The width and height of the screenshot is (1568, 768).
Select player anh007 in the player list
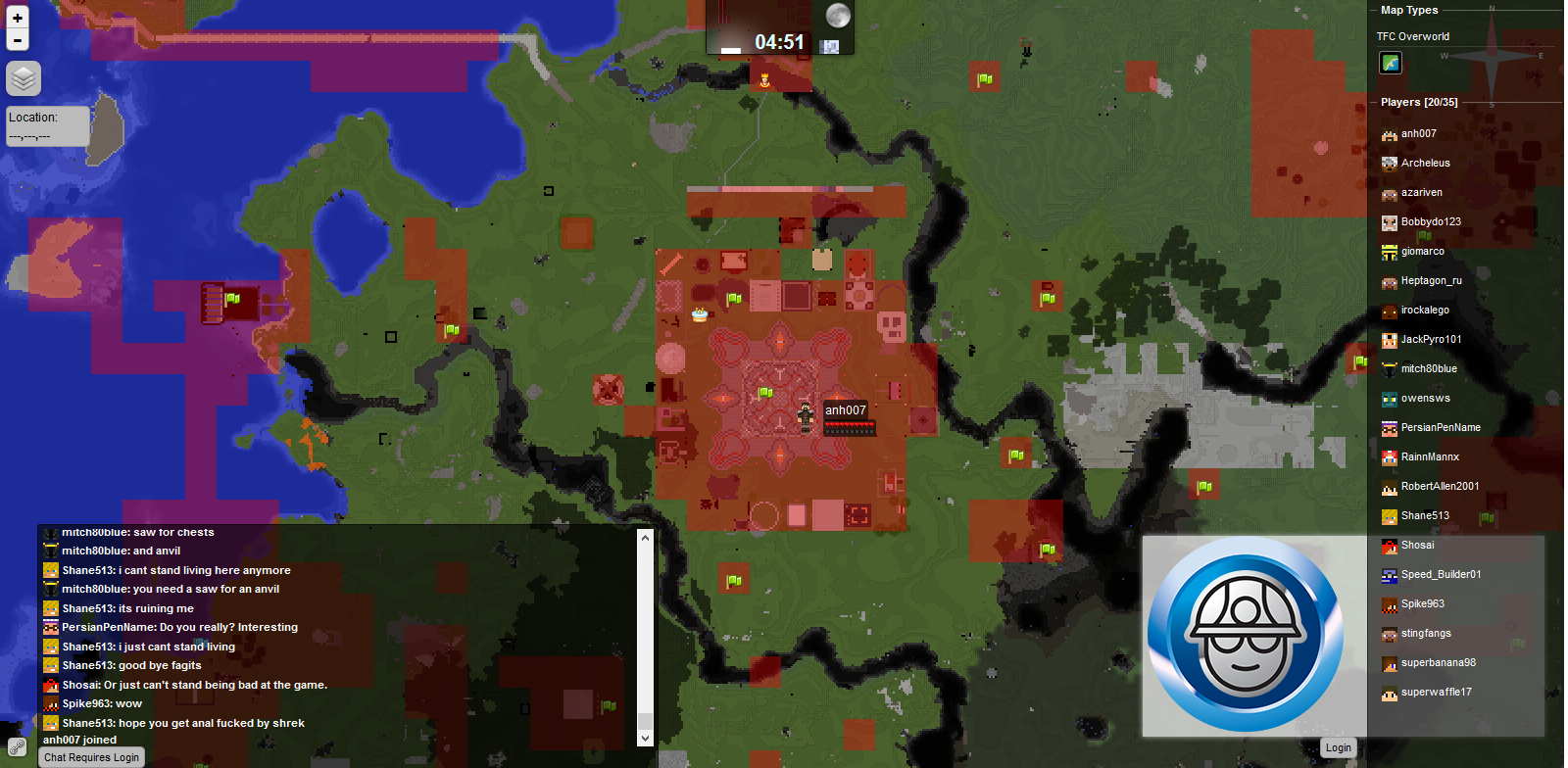click(1418, 134)
